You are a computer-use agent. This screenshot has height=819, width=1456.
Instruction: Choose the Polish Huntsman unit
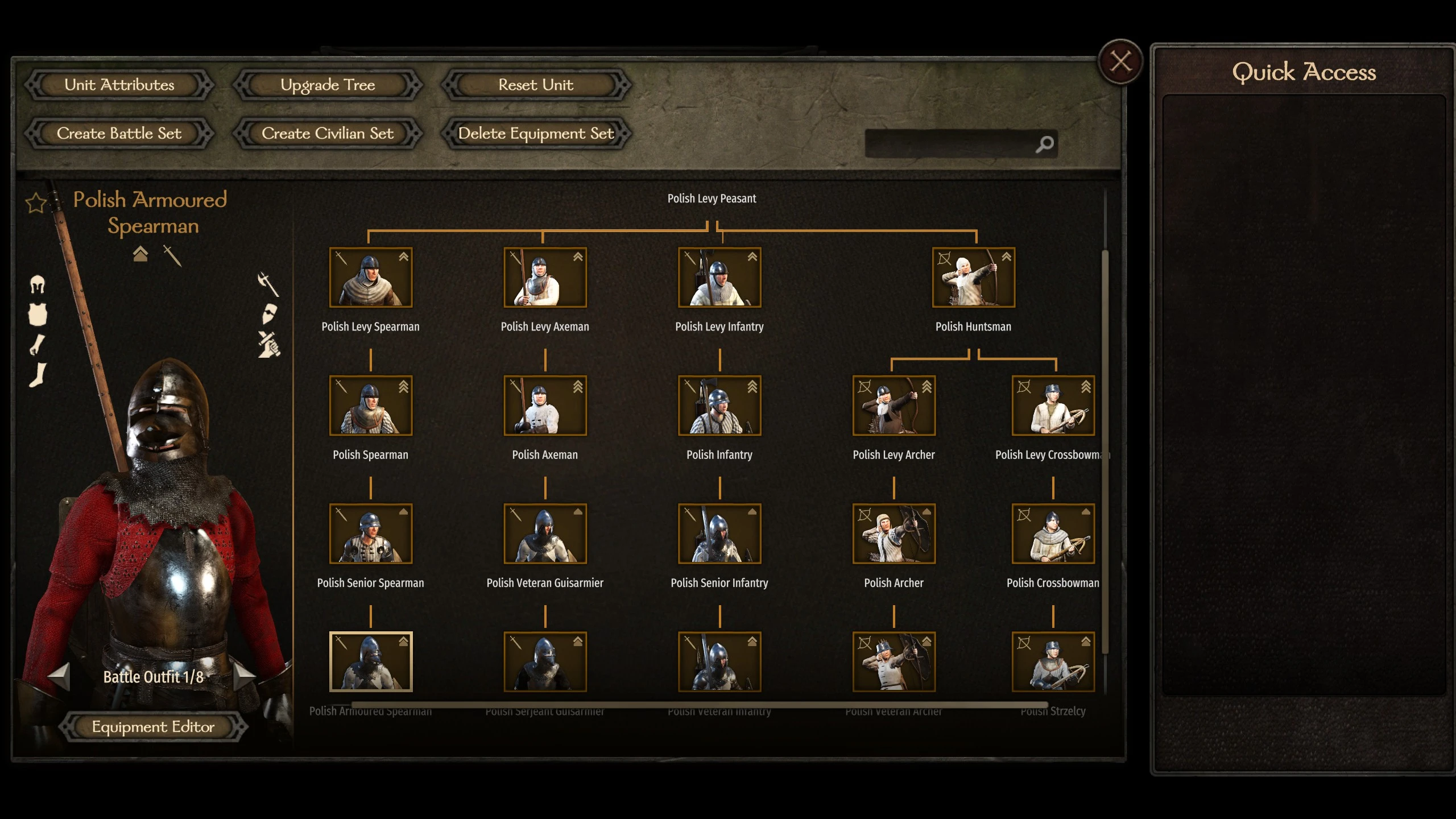pyautogui.click(x=973, y=278)
